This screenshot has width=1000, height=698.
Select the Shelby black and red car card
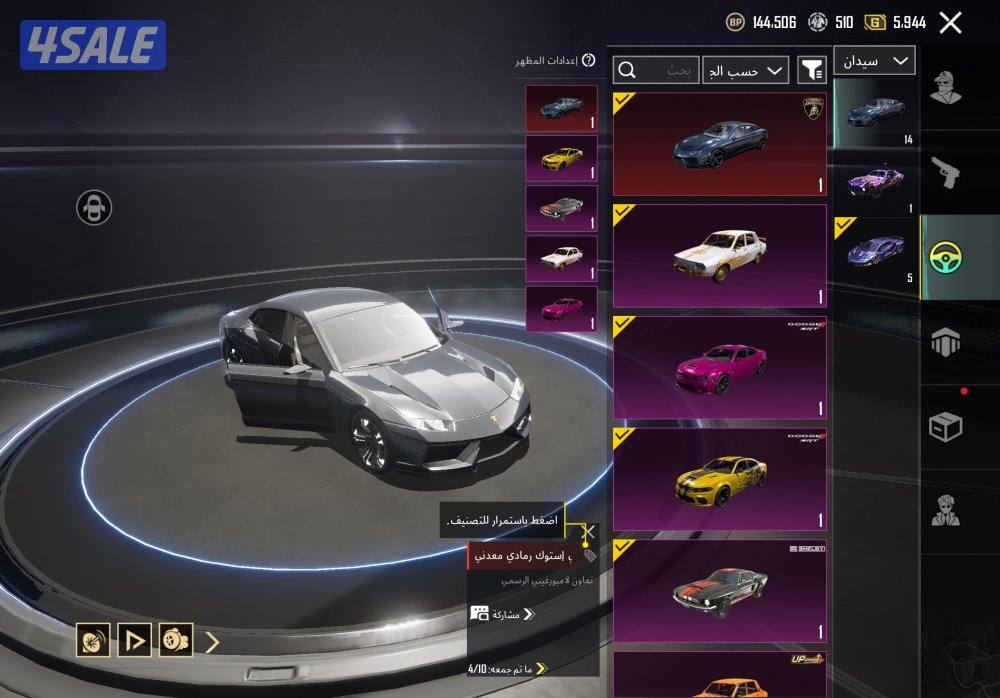coord(719,591)
